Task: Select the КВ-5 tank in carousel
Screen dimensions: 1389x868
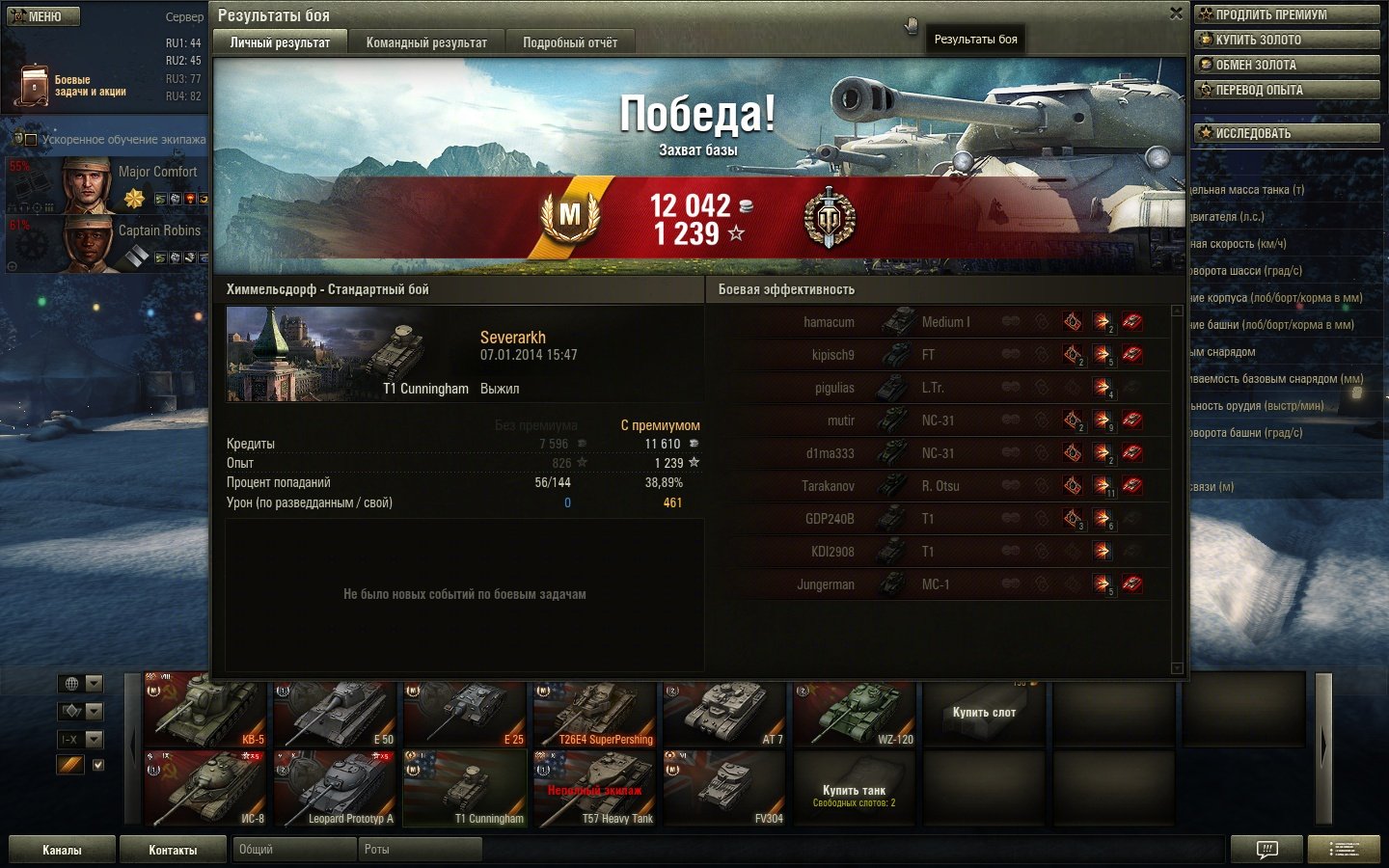Action: tap(205, 712)
